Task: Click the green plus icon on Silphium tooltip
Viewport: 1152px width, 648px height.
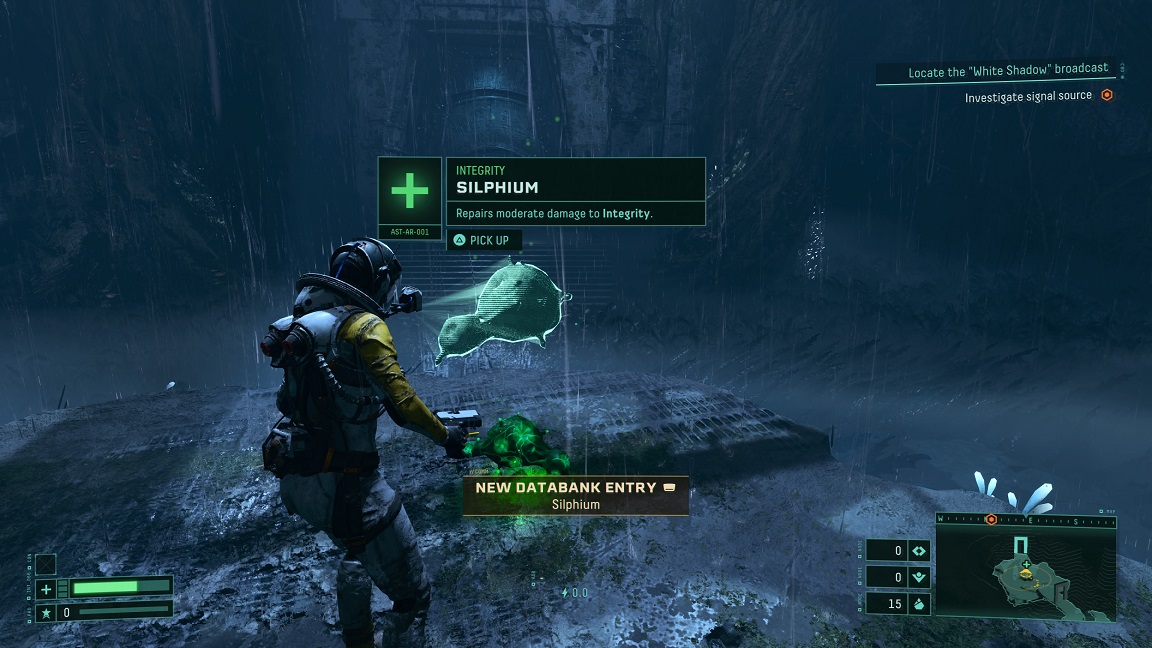Action: pos(409,190)
